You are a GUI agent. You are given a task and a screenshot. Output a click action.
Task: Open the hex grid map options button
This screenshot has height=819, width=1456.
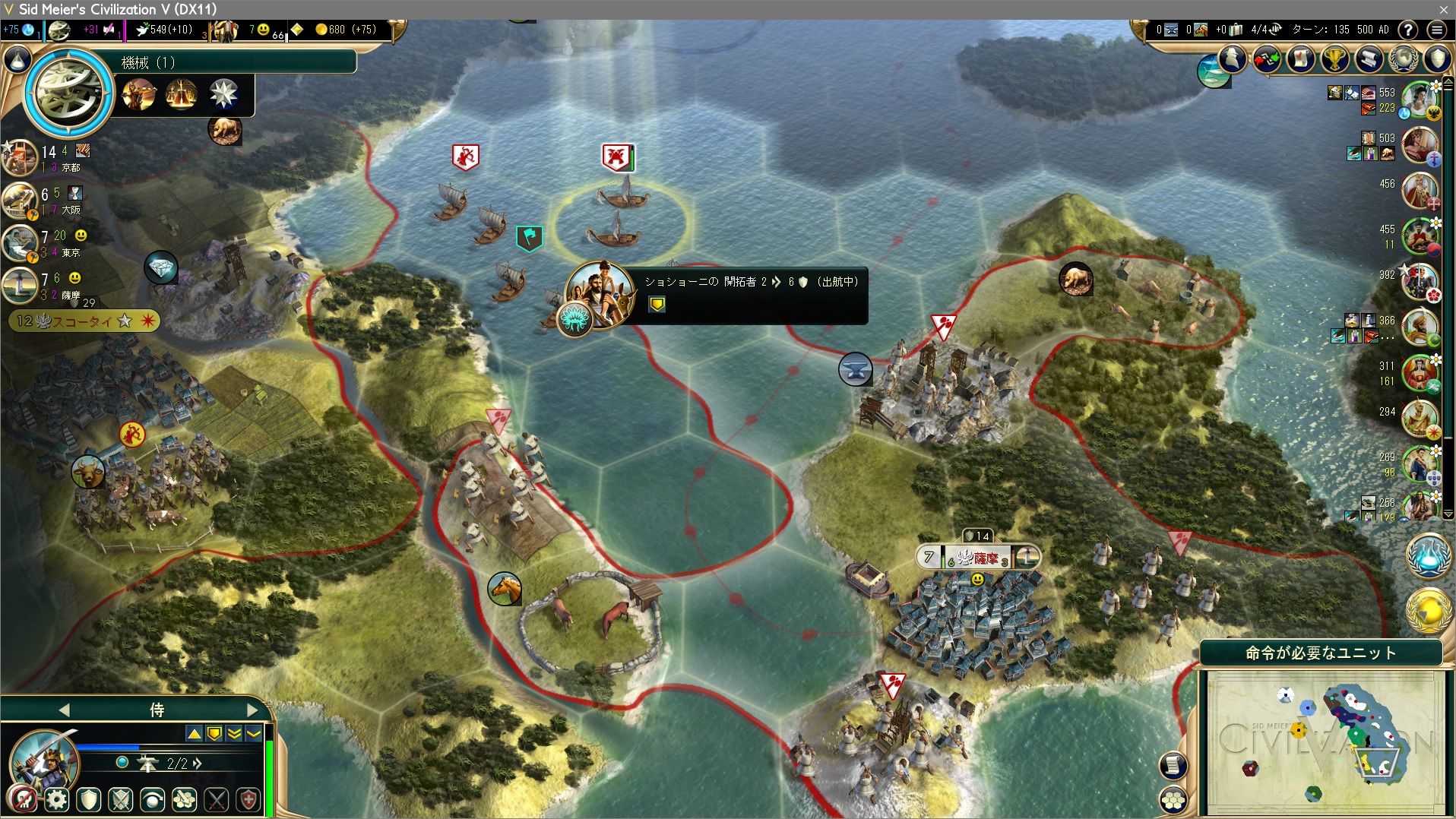pos(1173,799)
